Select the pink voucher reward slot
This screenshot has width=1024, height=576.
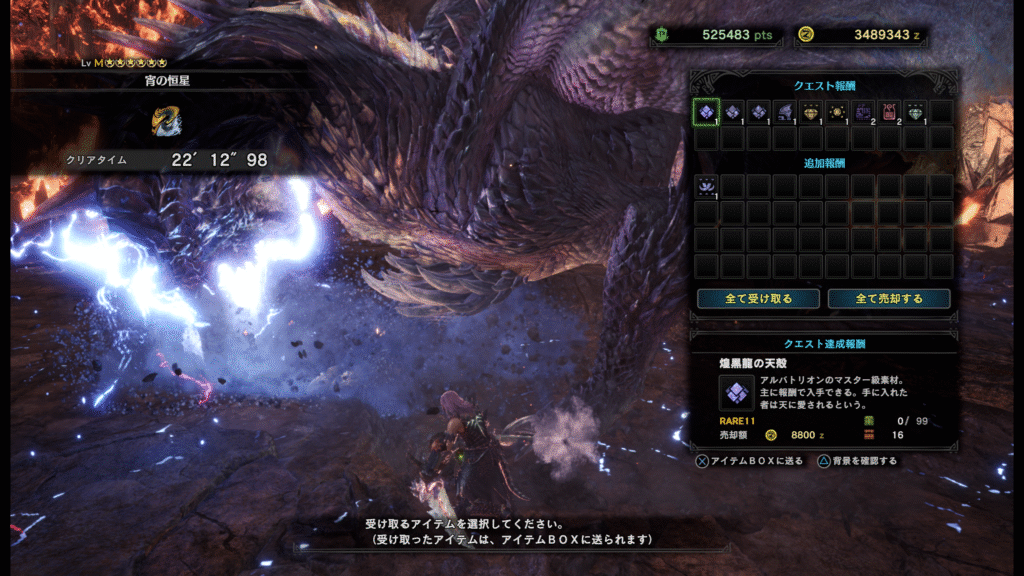pyautogui.click(x=889, y=112)
